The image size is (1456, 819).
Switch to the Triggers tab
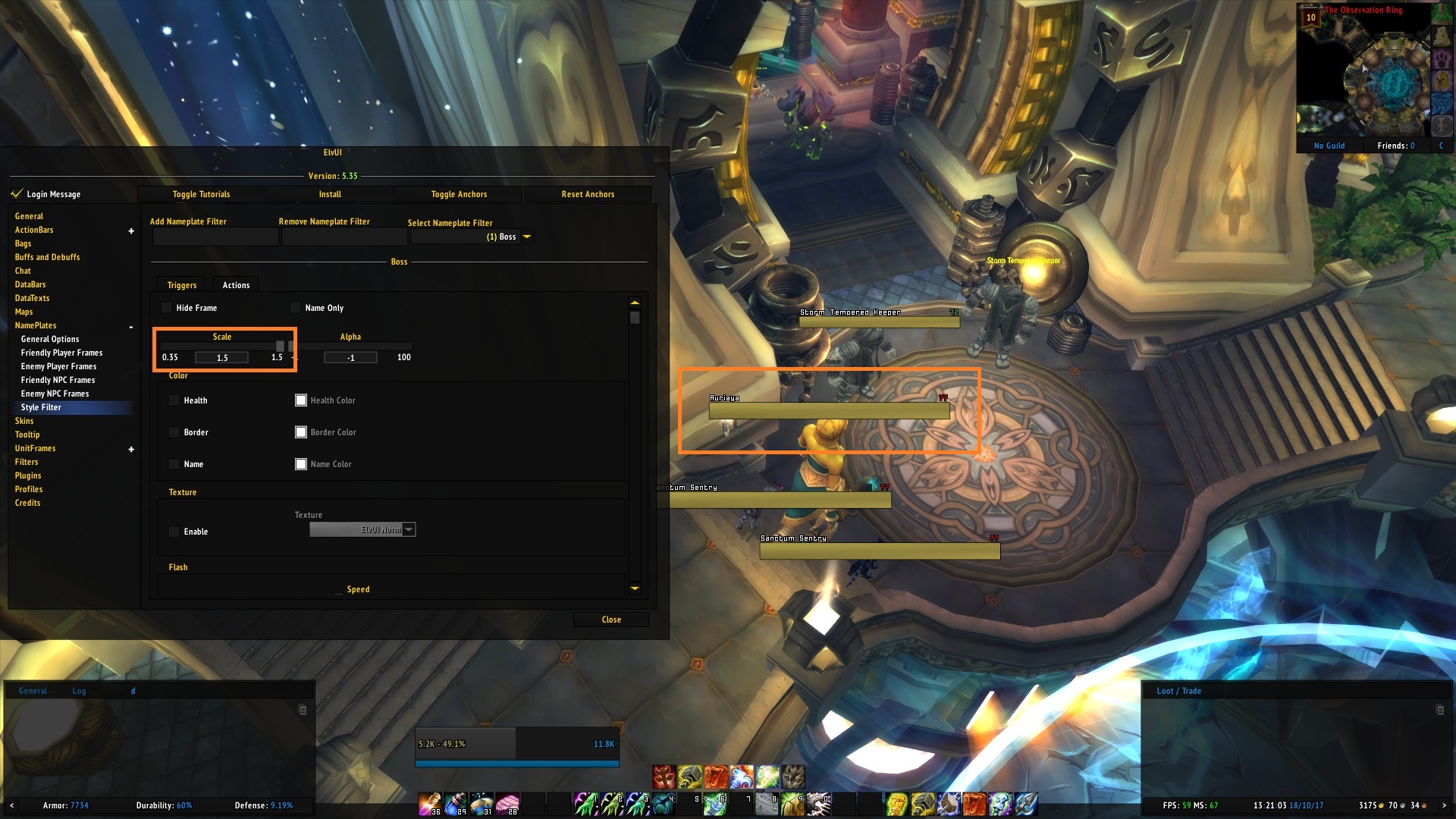180,285
